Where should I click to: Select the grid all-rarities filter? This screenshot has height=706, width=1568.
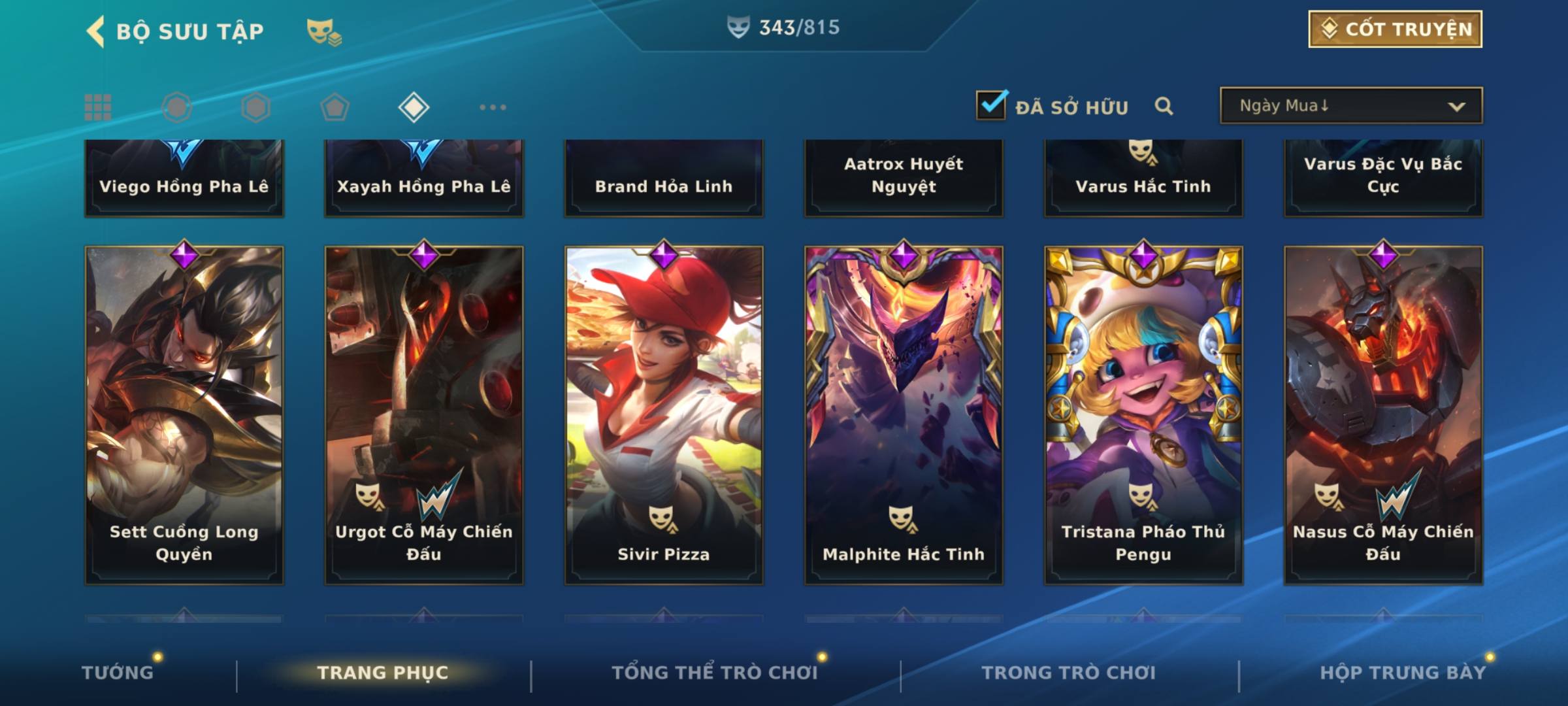98,107
